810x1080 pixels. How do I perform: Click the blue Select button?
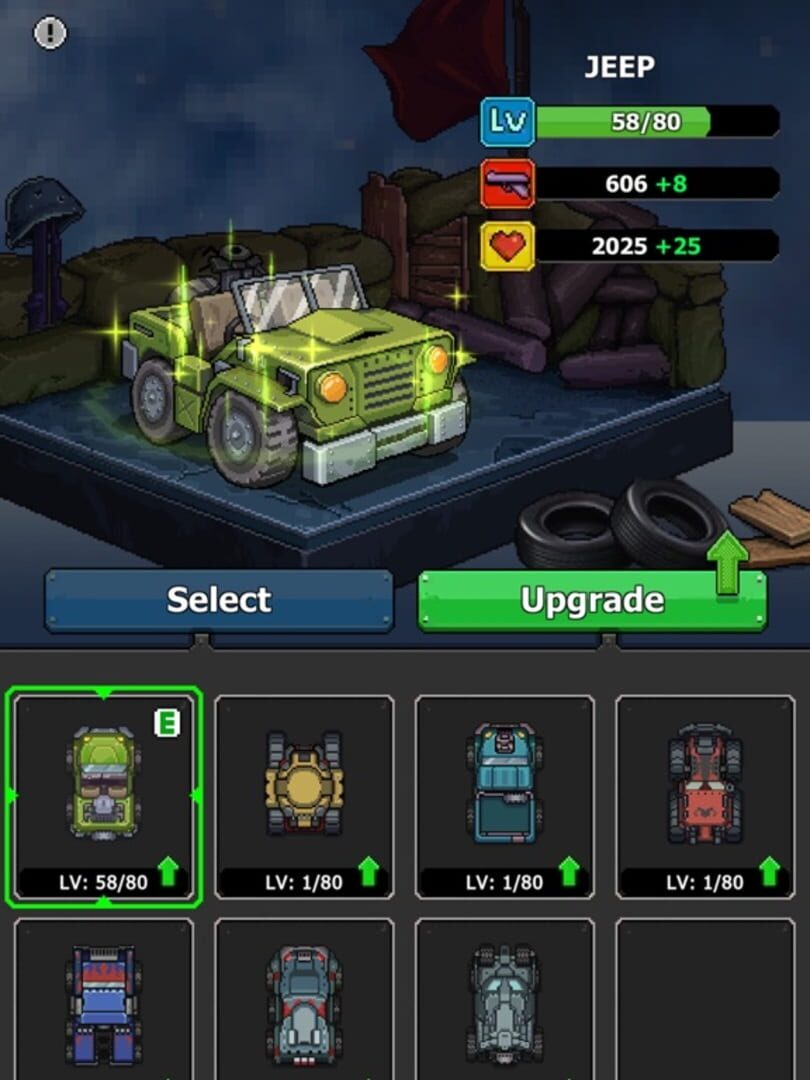(x=219, y=600)
